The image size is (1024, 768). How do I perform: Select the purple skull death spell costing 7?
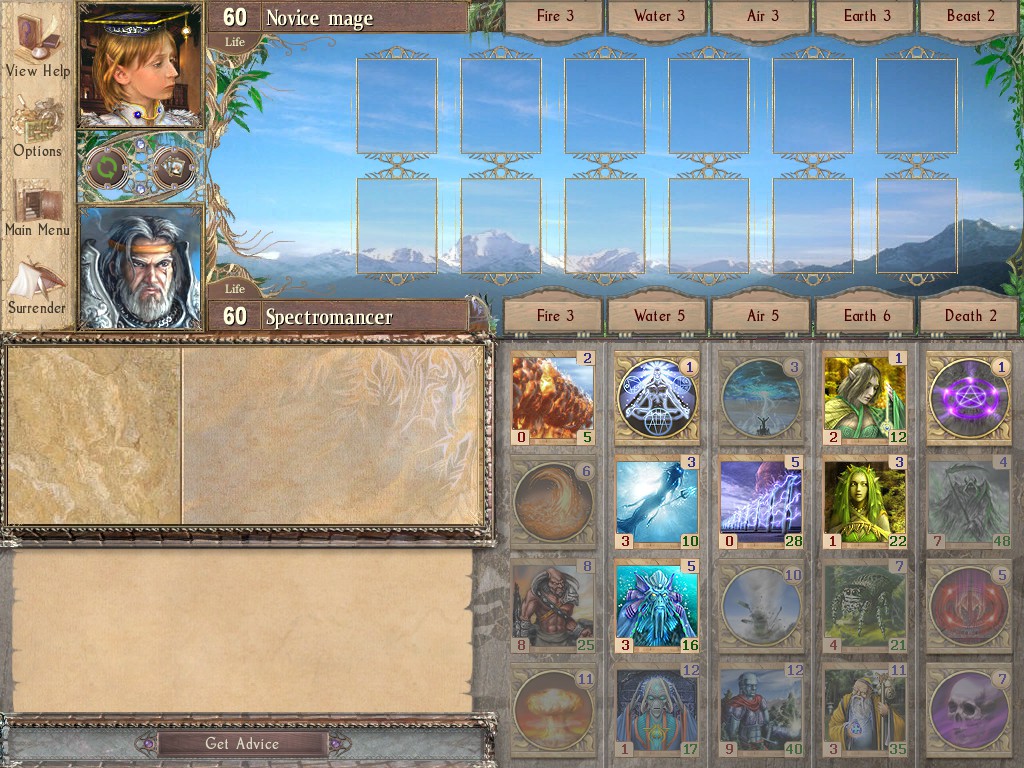click(967, 708)
